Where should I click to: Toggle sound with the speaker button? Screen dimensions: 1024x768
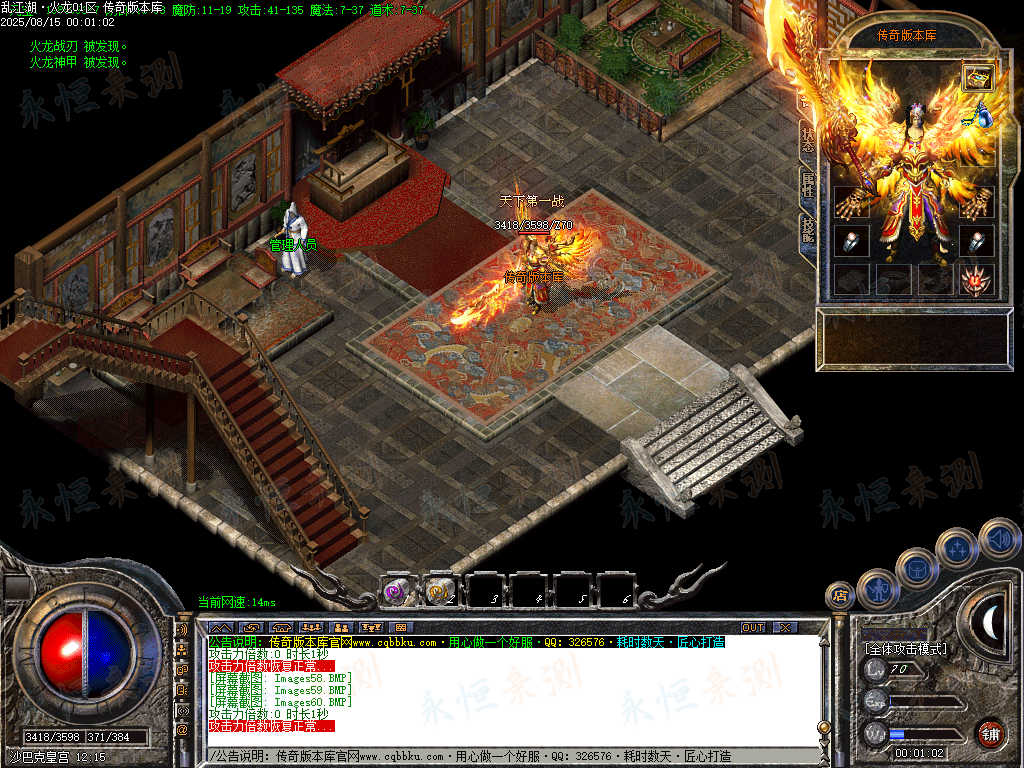point(998,538)
